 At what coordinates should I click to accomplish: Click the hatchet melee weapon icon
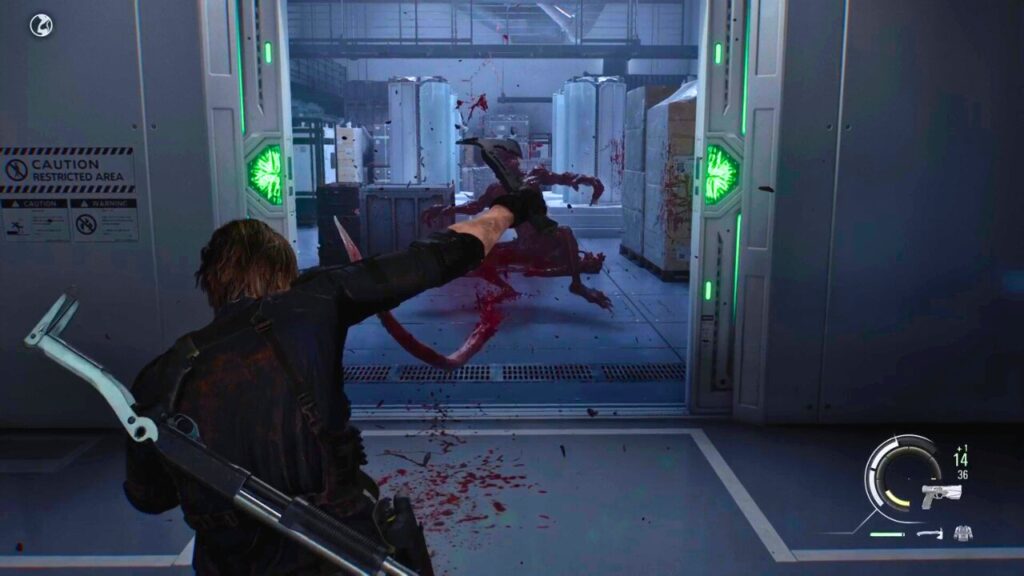pos(930,534)
